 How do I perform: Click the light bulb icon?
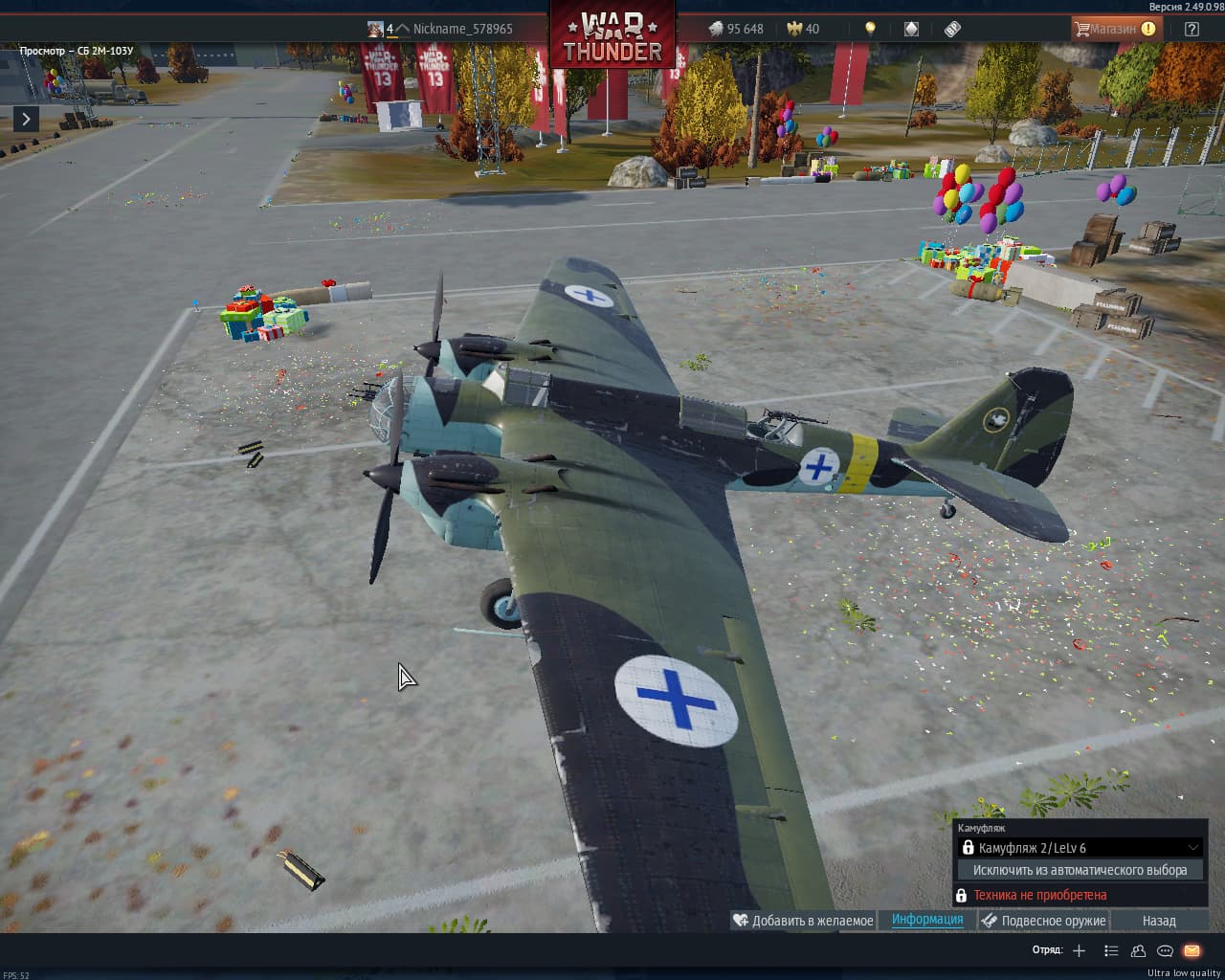click(870, 29)
